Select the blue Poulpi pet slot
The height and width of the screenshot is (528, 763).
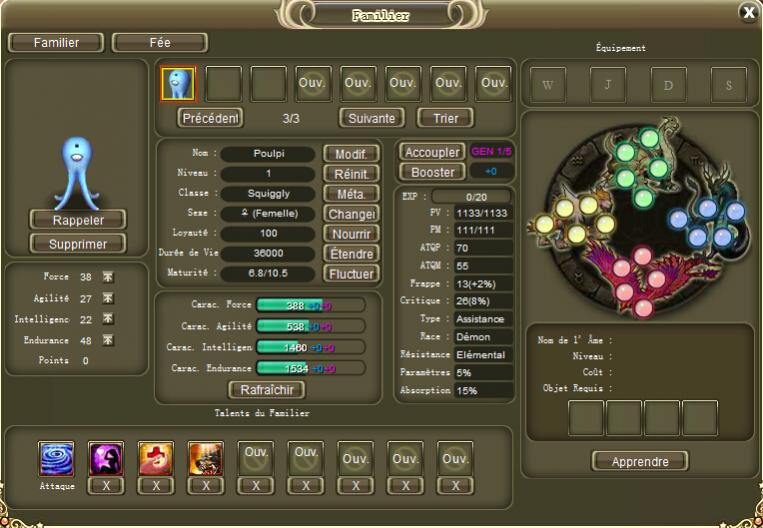tap(178, 84)
